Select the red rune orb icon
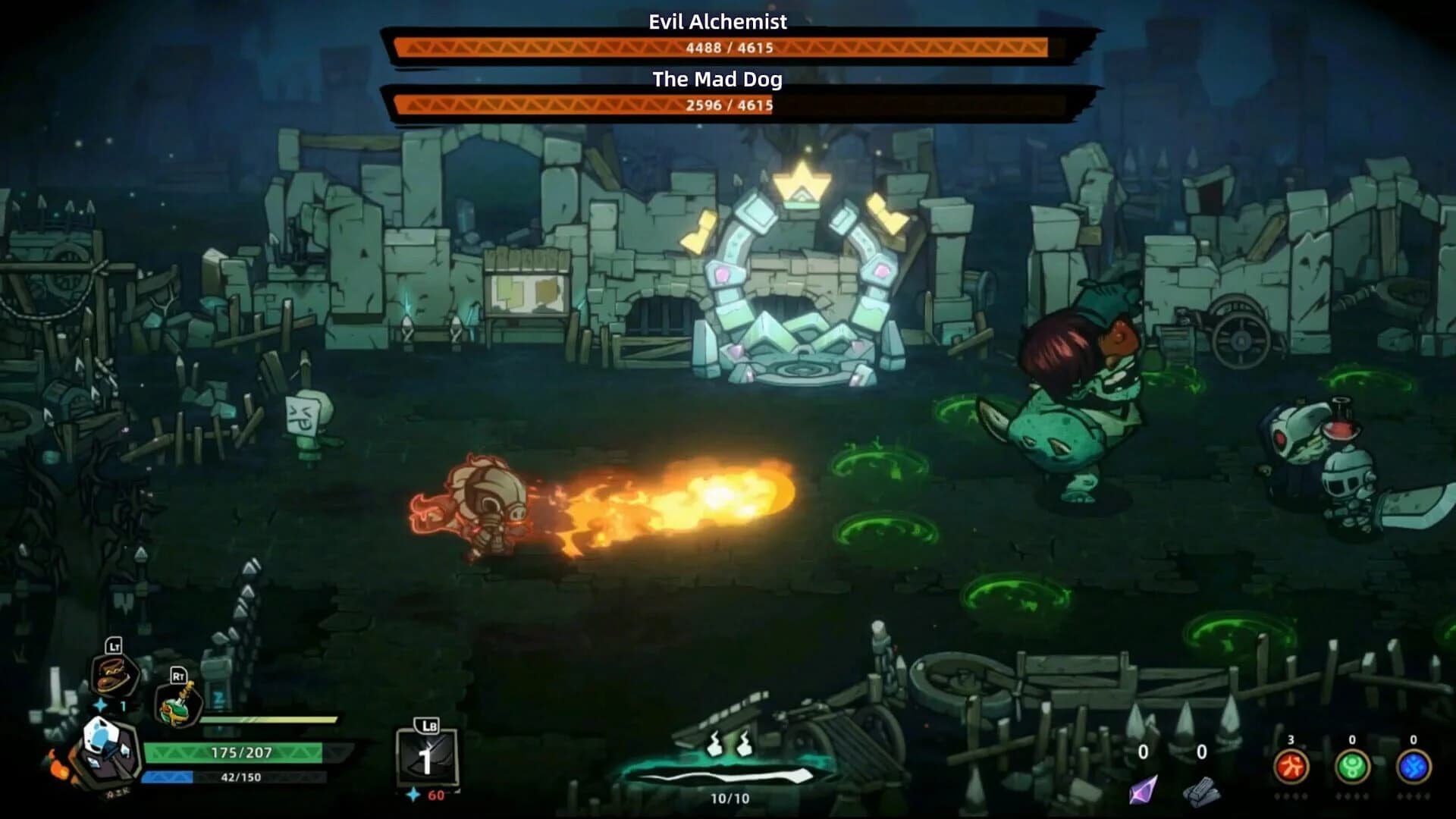1456x819 pixels. click(x=1291, y=765)
